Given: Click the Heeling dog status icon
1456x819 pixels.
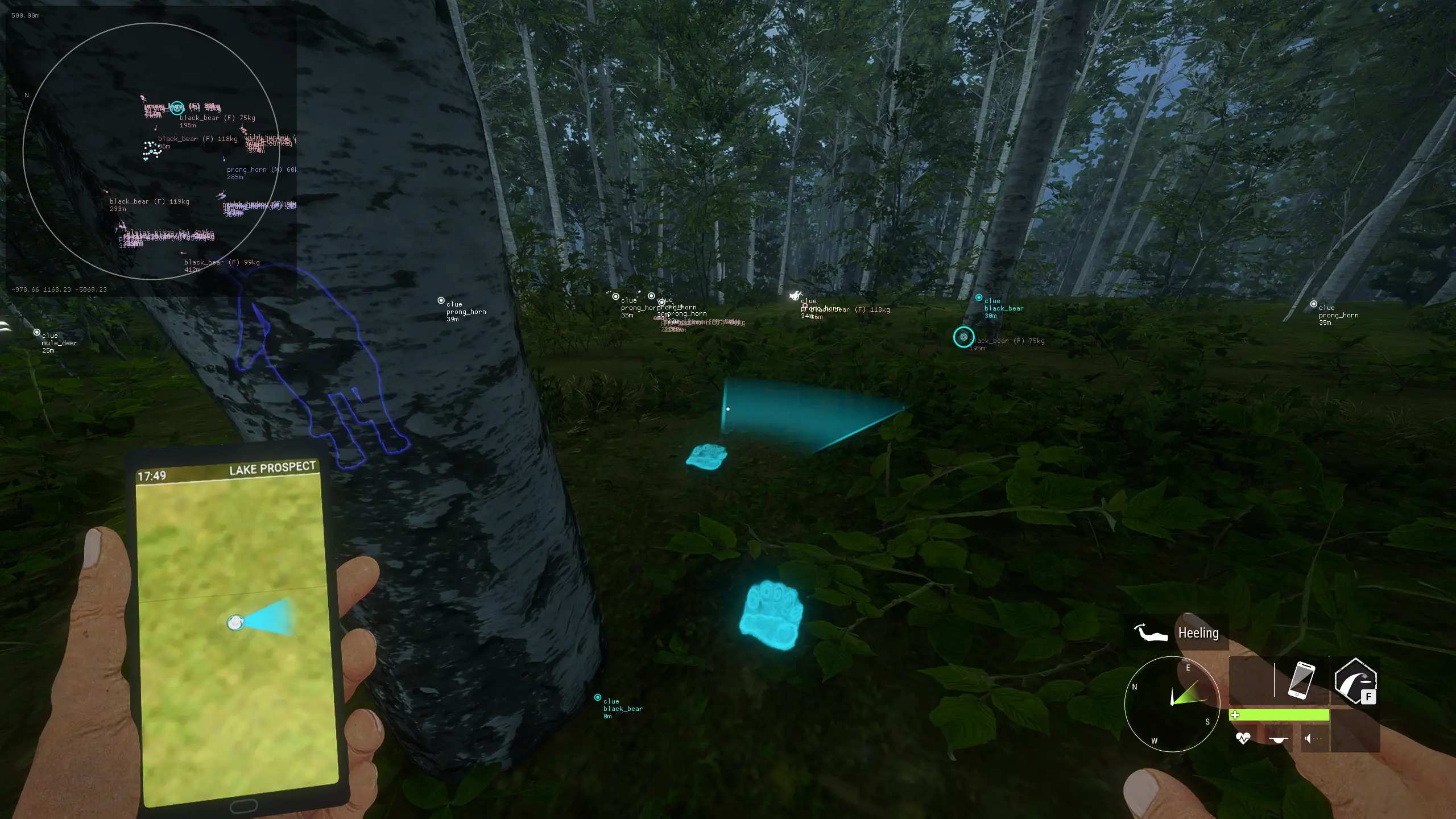Looking at the screenshot, I should click(1151, 632).
